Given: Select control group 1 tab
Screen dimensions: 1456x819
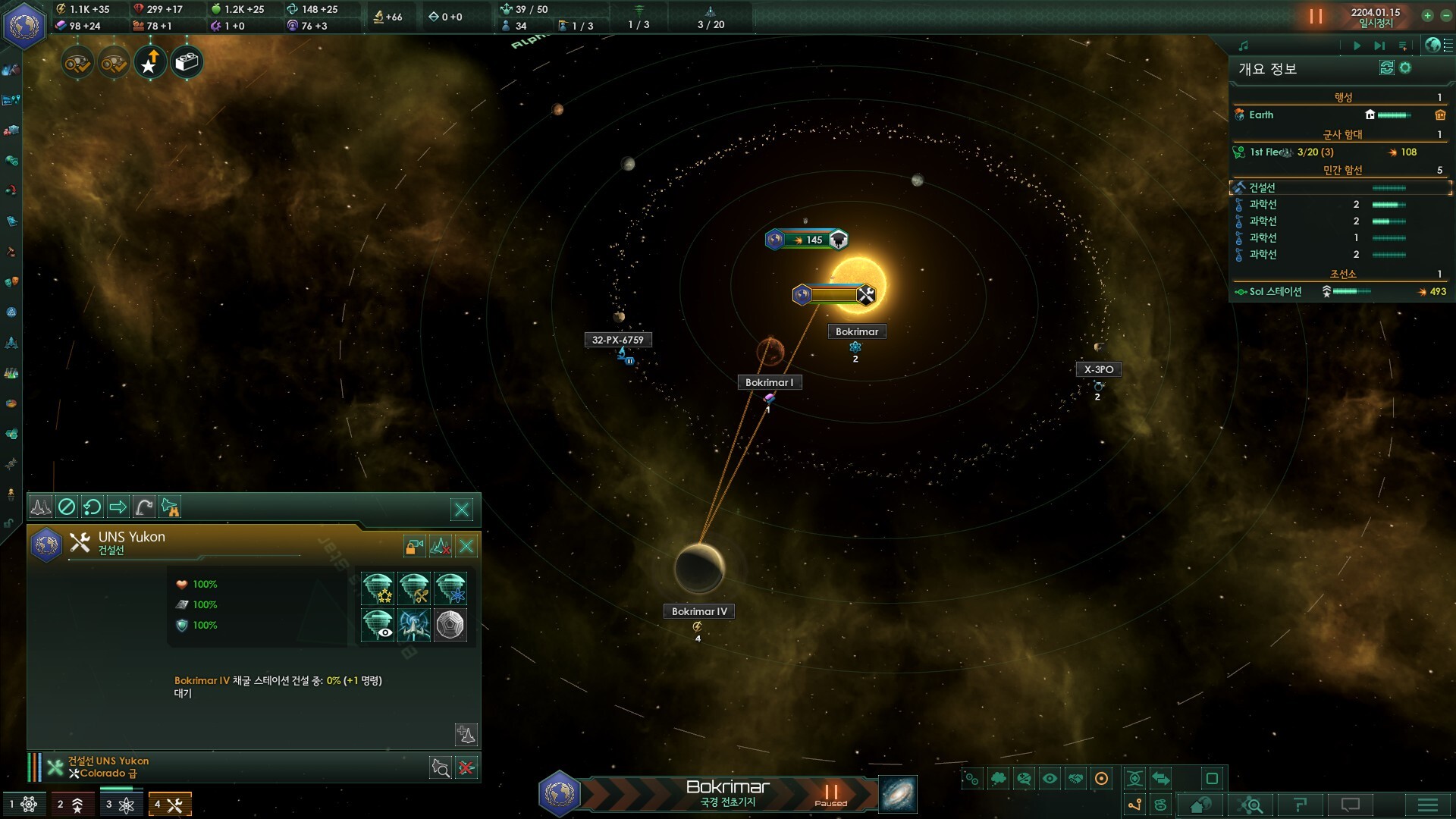Looking at the screenshot, I should [x=24, y=805].
